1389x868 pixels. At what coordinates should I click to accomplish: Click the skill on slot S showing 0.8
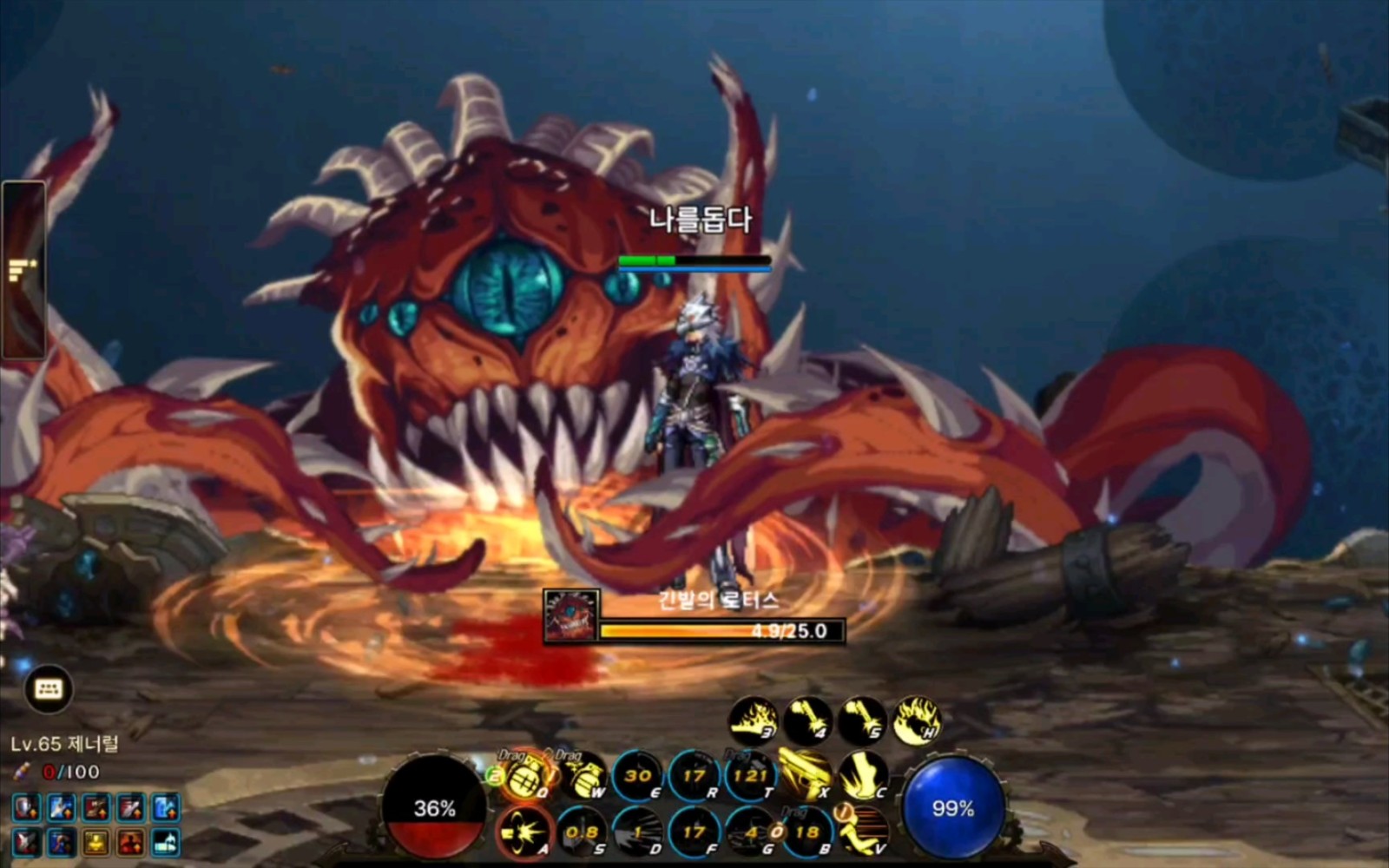coord(582,831)
